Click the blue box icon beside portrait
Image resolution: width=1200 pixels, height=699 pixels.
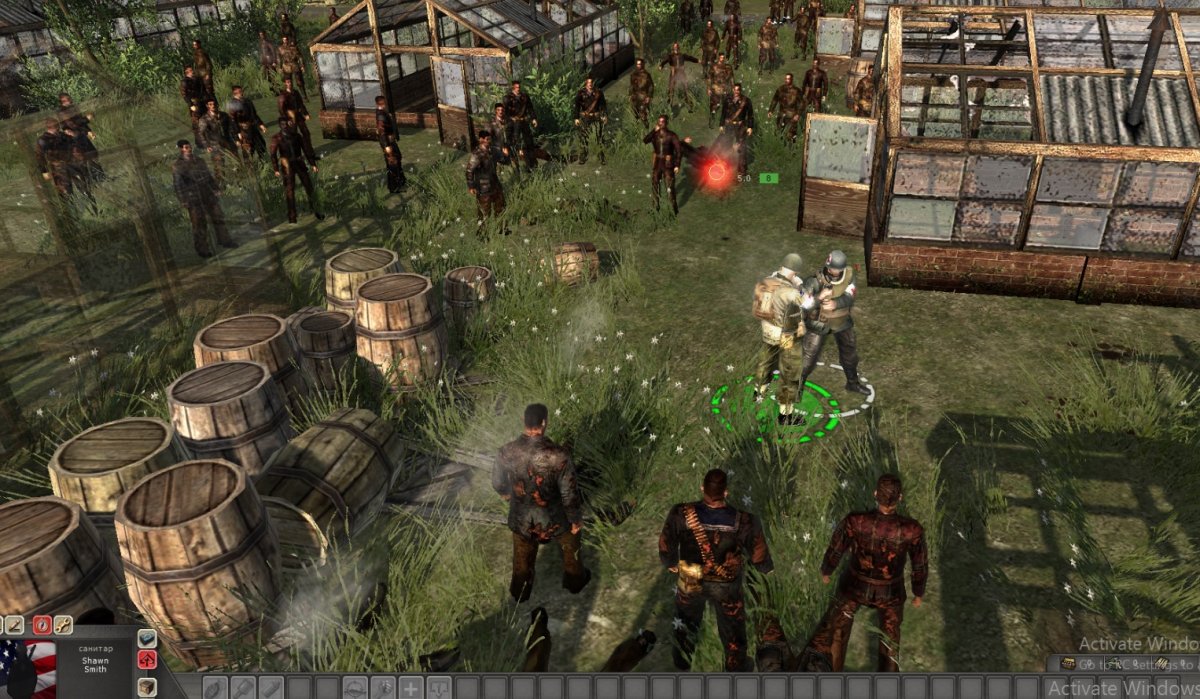147,638
